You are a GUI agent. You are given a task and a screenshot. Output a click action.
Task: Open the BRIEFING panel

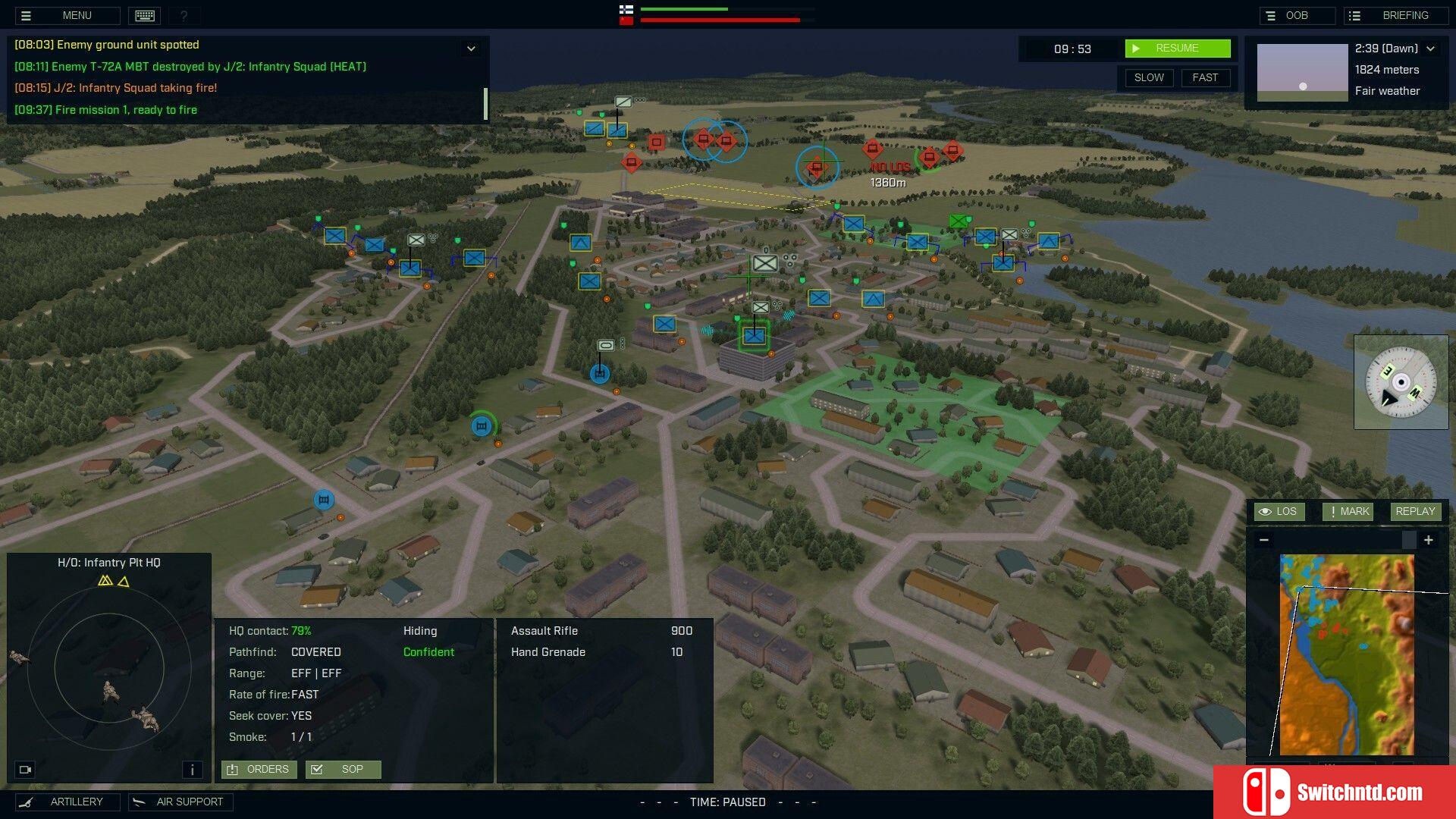click(1395, 15)
